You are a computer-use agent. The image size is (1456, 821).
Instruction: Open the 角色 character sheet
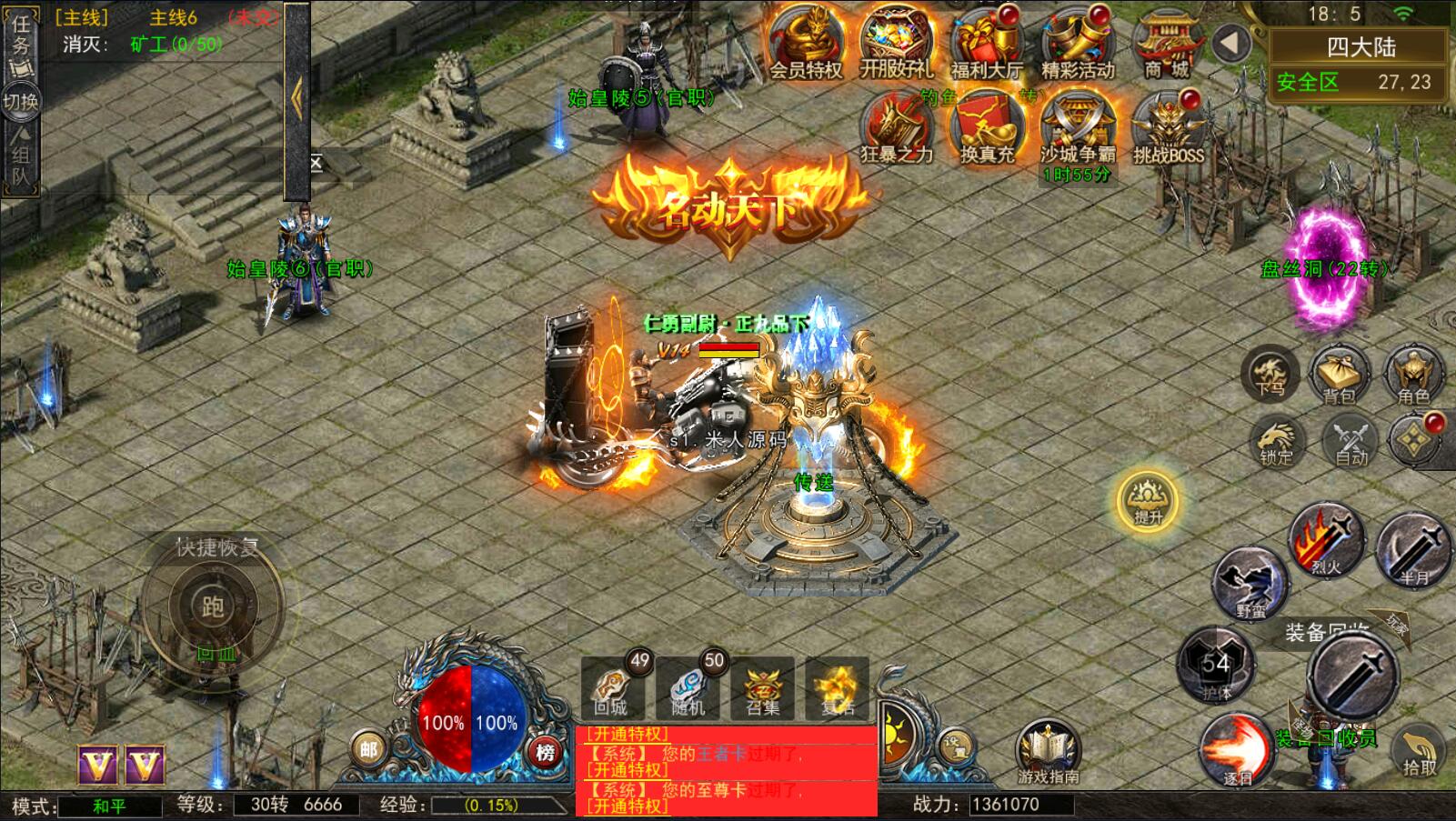(1413, 373)
